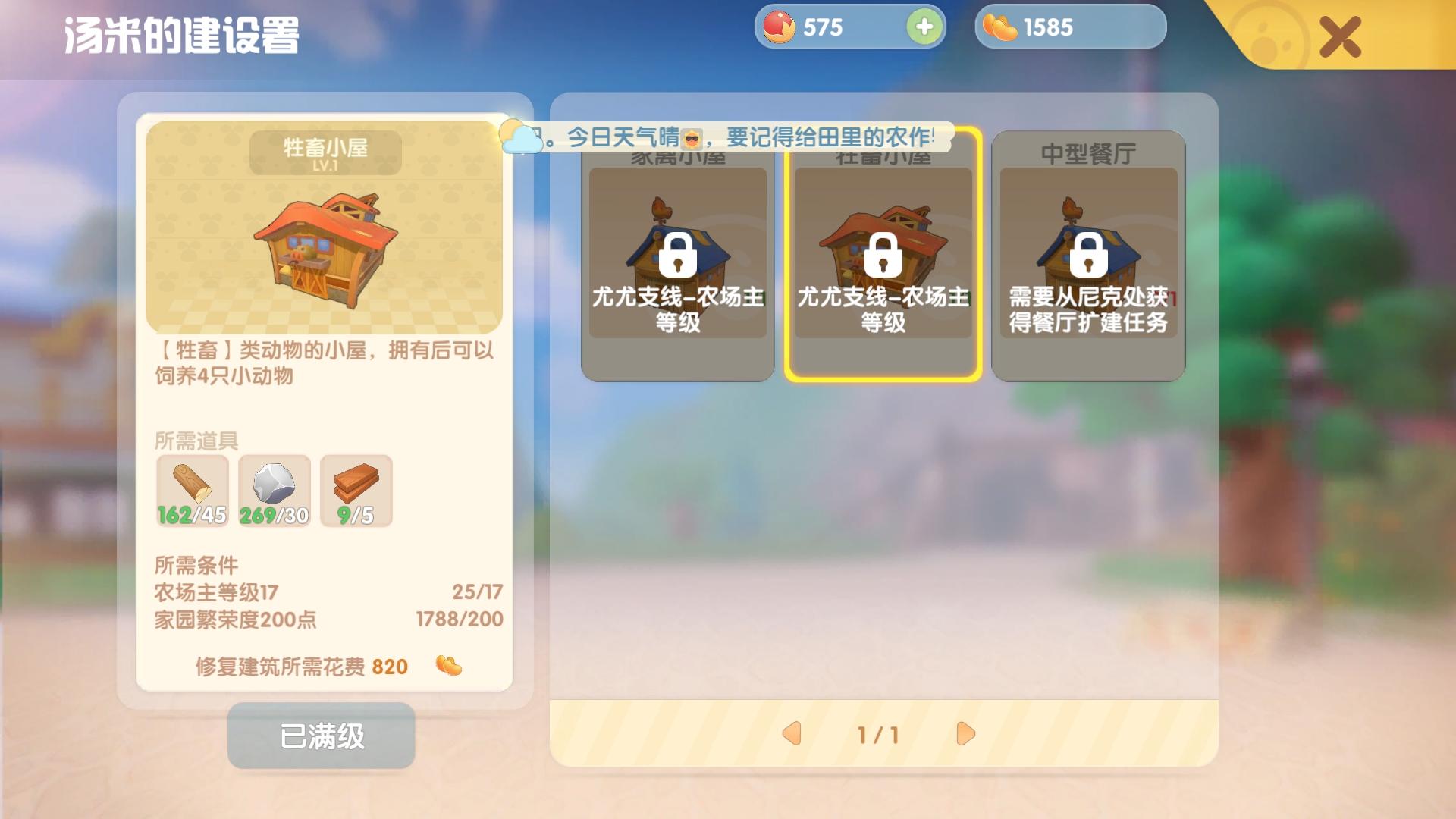Click the apple currency icon

[778, 27]
